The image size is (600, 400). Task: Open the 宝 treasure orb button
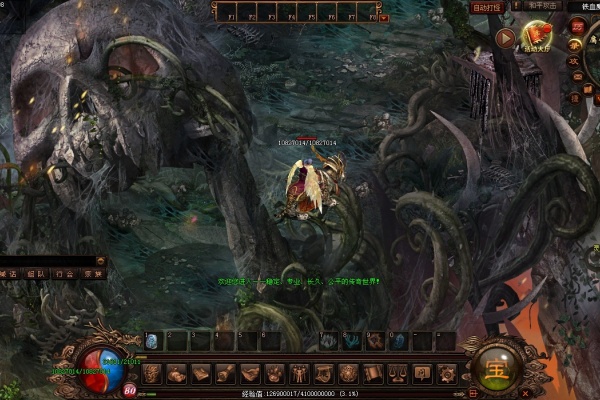coord(494,365)
